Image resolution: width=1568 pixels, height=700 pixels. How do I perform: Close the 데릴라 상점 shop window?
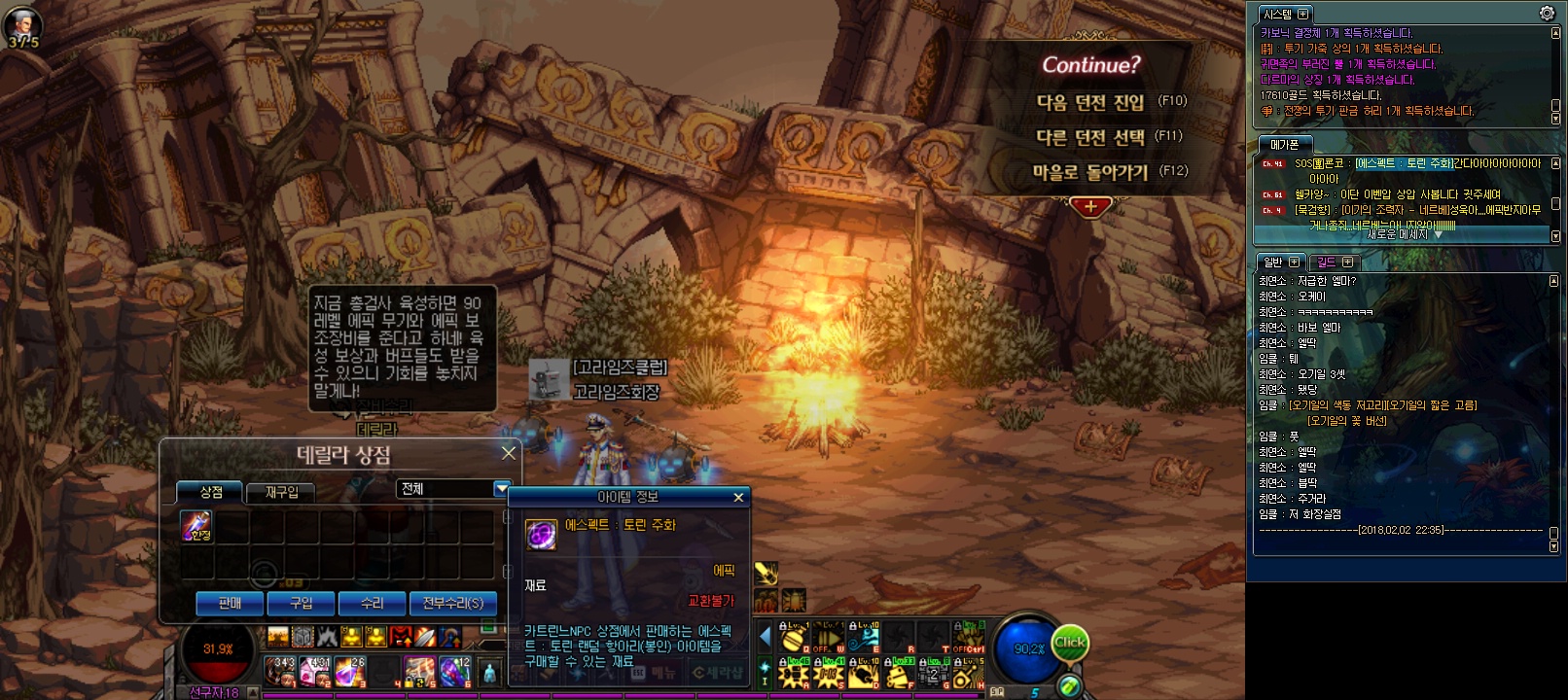pyautogui.click(x=509, y=453)
